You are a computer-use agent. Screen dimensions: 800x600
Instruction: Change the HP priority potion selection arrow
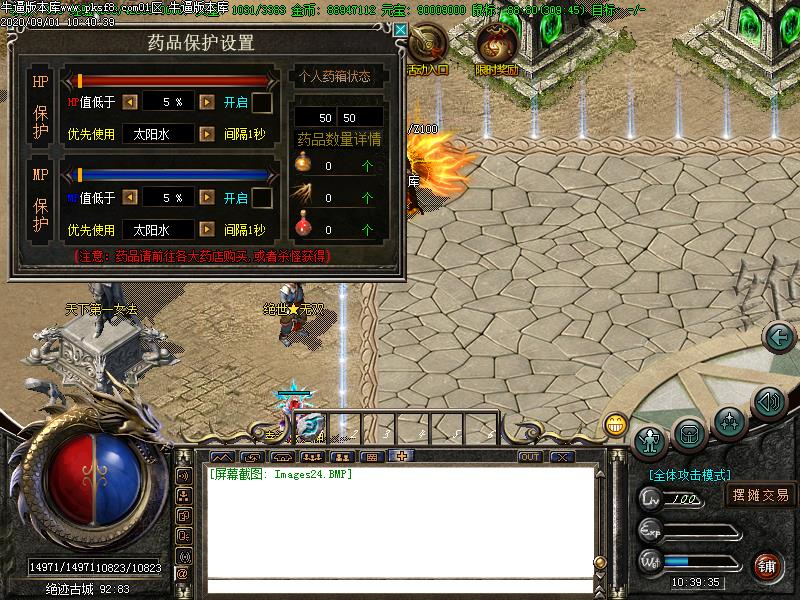click(x=206, y=134)
